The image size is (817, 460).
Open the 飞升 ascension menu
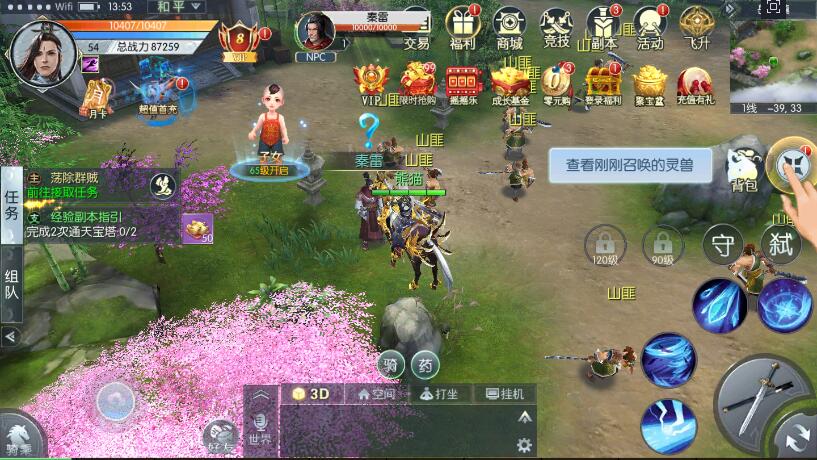pos(696,27)
